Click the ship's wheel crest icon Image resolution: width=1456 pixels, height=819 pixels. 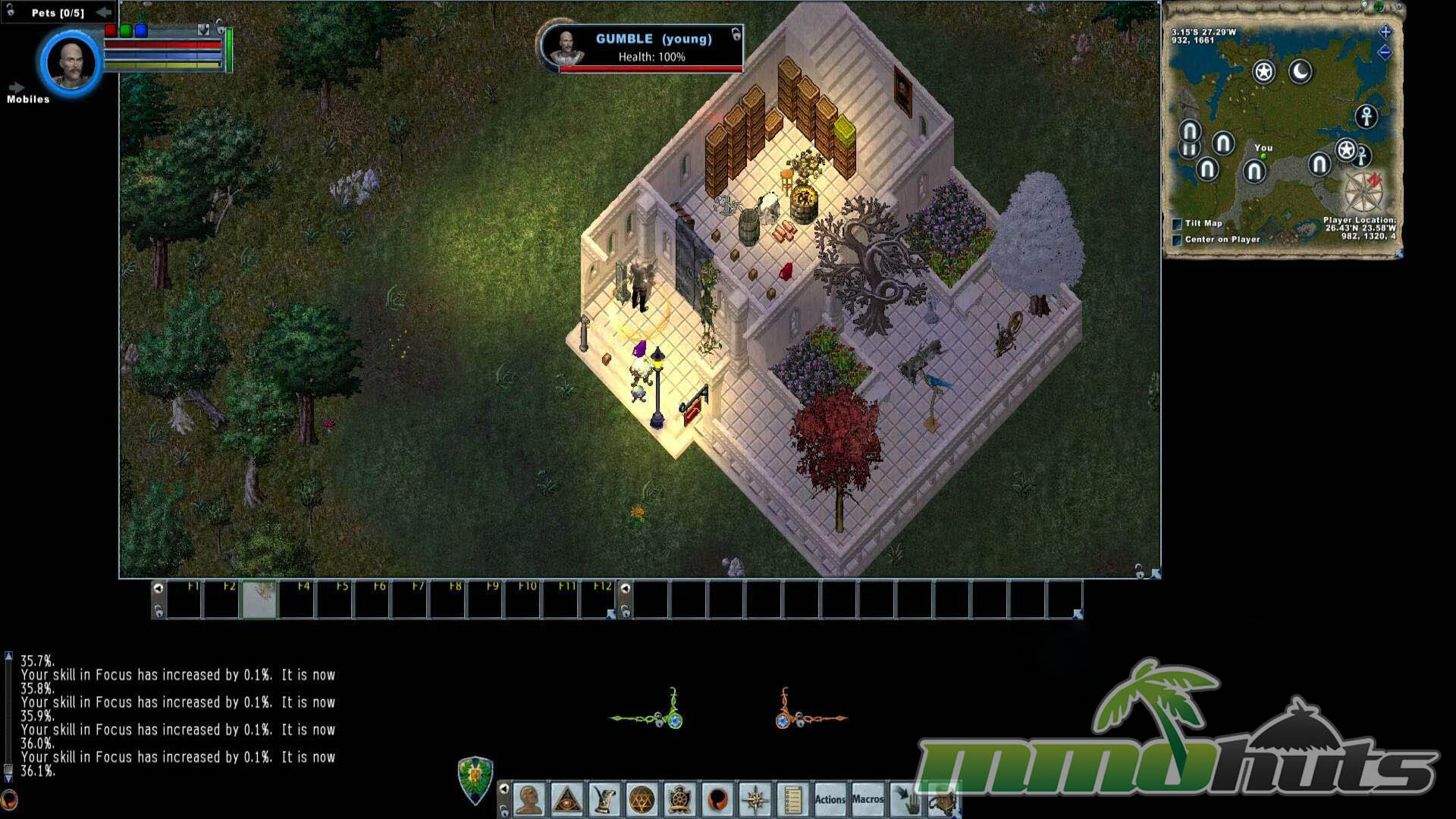tap(679, 799)
